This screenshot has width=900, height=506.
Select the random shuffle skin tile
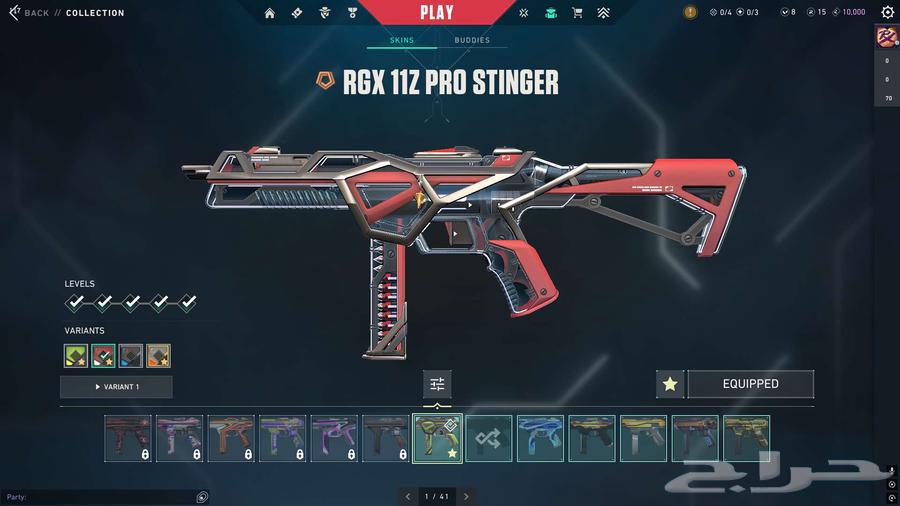(x=489, y=438)
